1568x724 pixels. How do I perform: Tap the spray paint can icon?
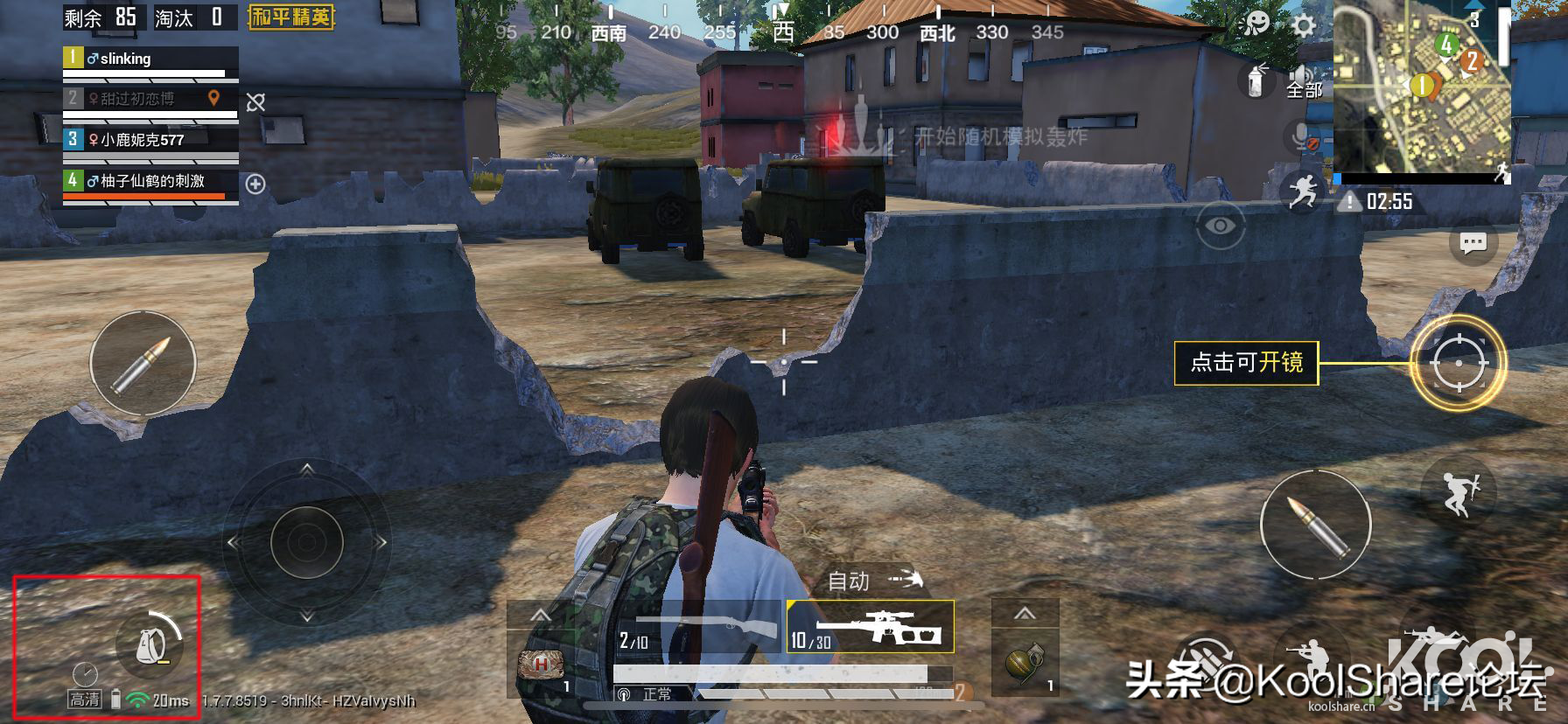click(1256, 80)
